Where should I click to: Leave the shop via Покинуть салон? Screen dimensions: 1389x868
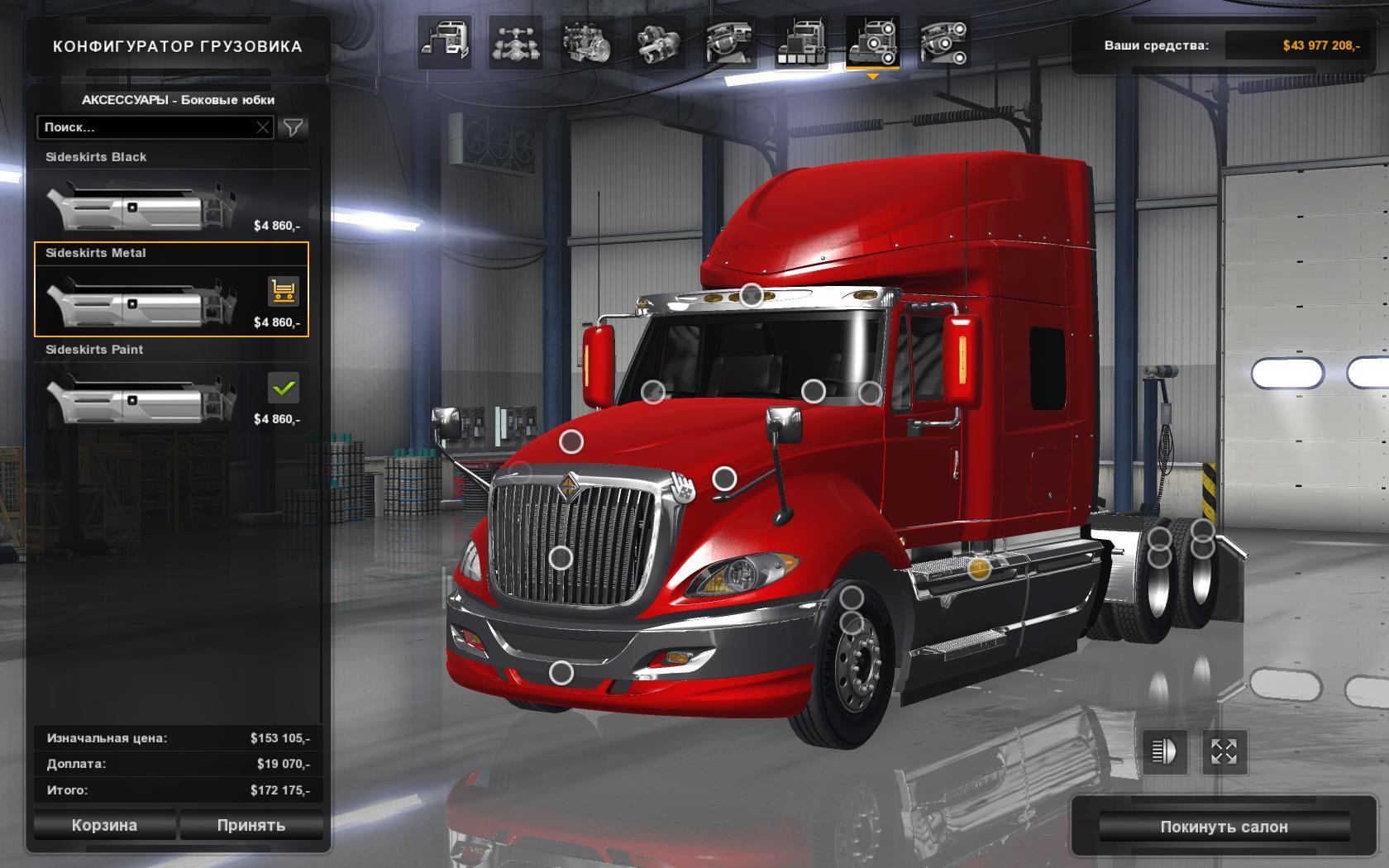(x=1224, y=827)
